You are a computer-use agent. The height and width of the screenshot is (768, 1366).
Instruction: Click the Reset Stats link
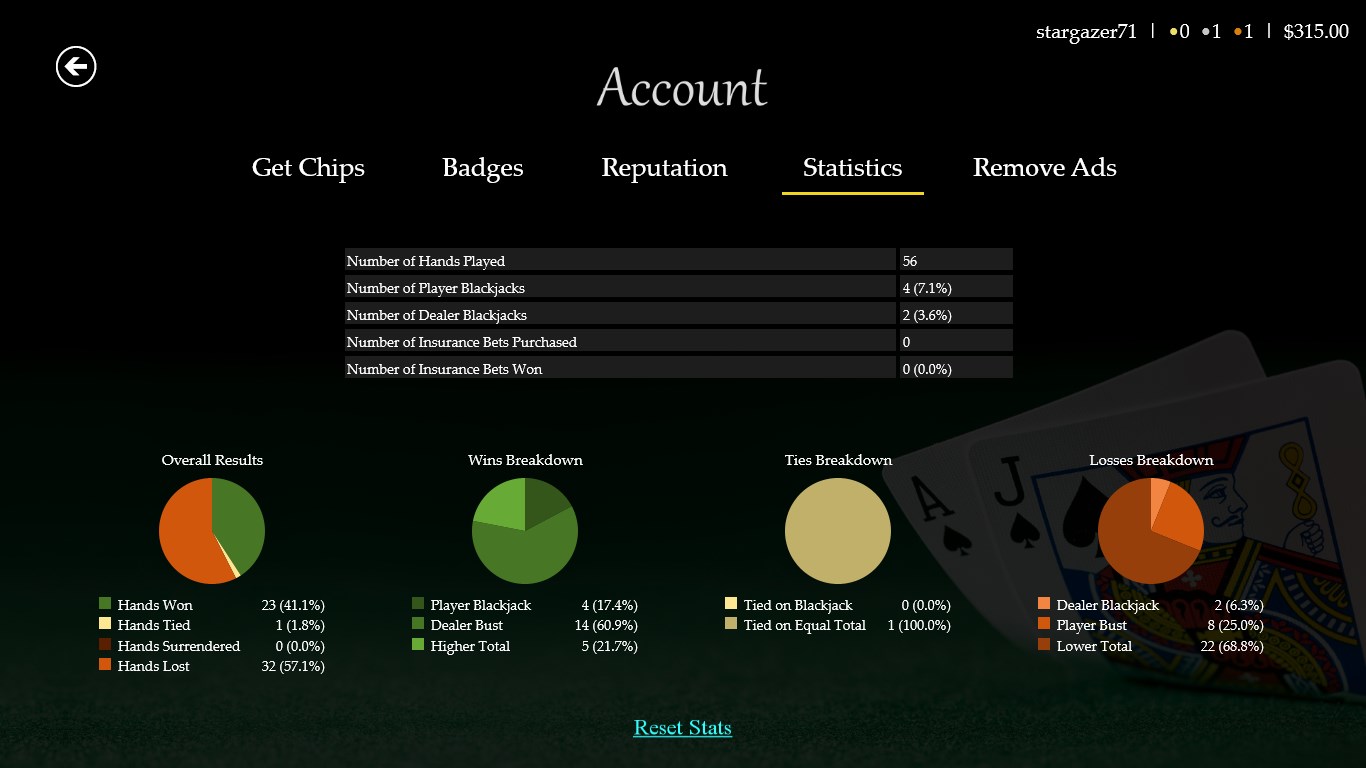pos(682,727)
